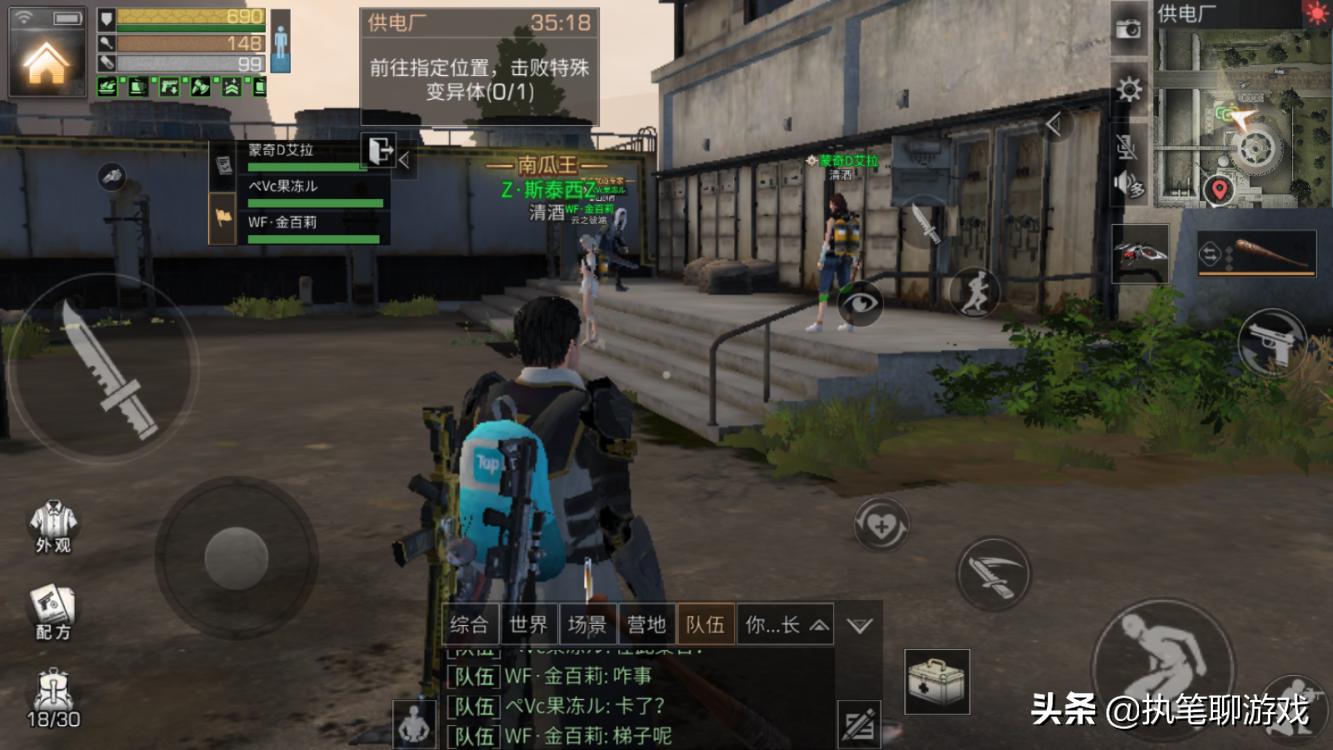Toggle the voice channel speaker icon

tap(1128, 185)
